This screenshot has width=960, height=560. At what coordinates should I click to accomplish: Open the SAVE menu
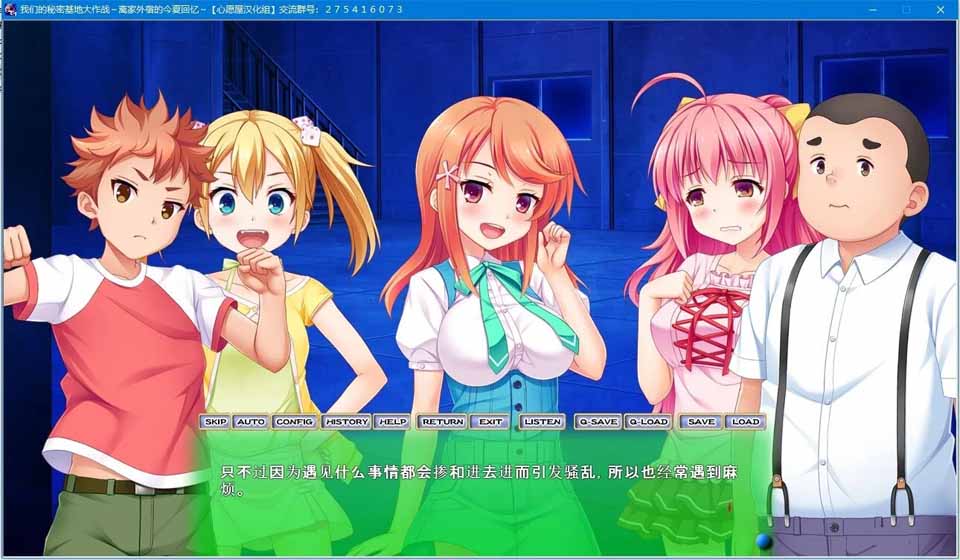[x=701, y=422]
